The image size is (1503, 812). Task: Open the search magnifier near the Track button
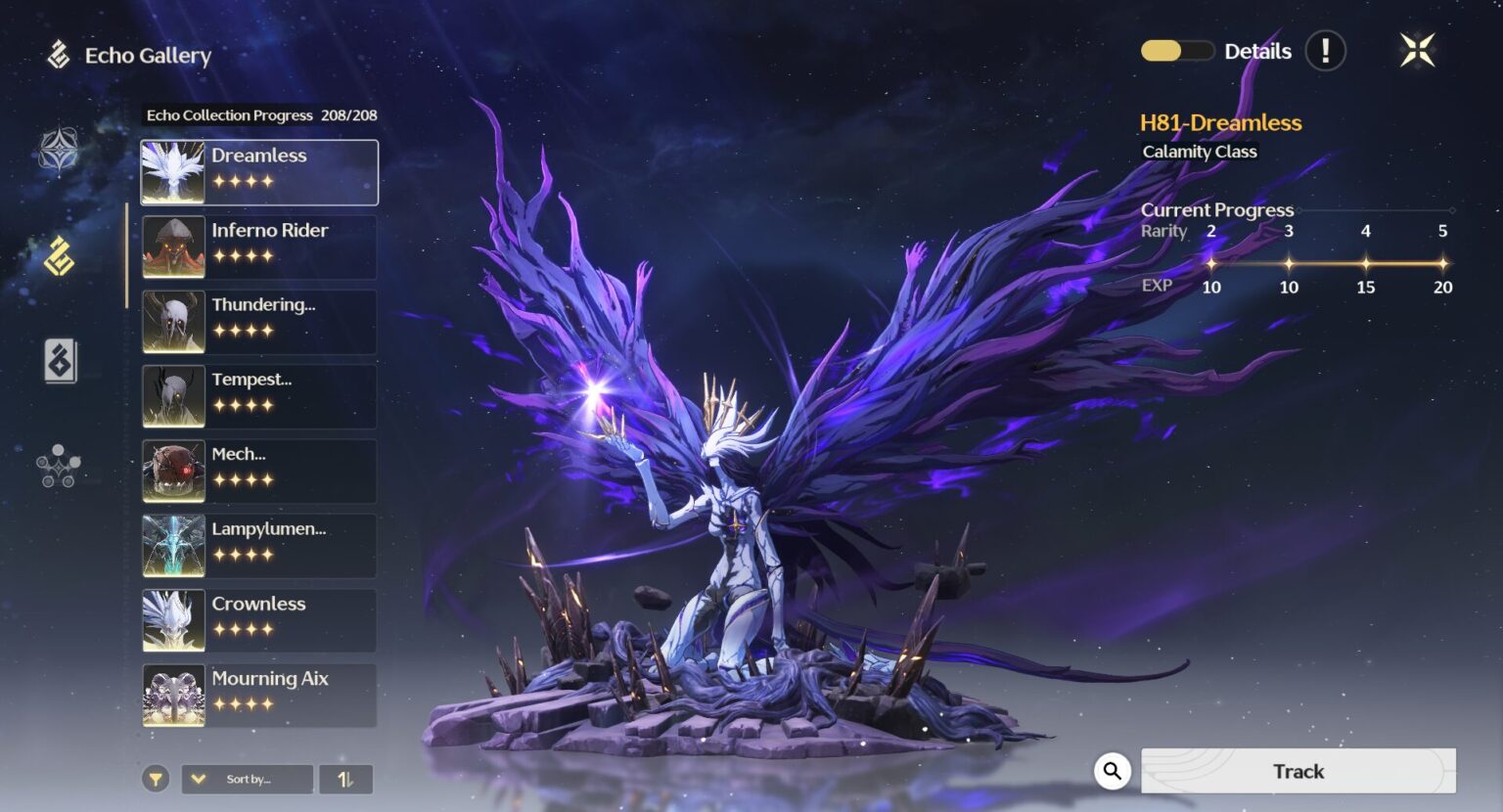tap(1112, 771)
